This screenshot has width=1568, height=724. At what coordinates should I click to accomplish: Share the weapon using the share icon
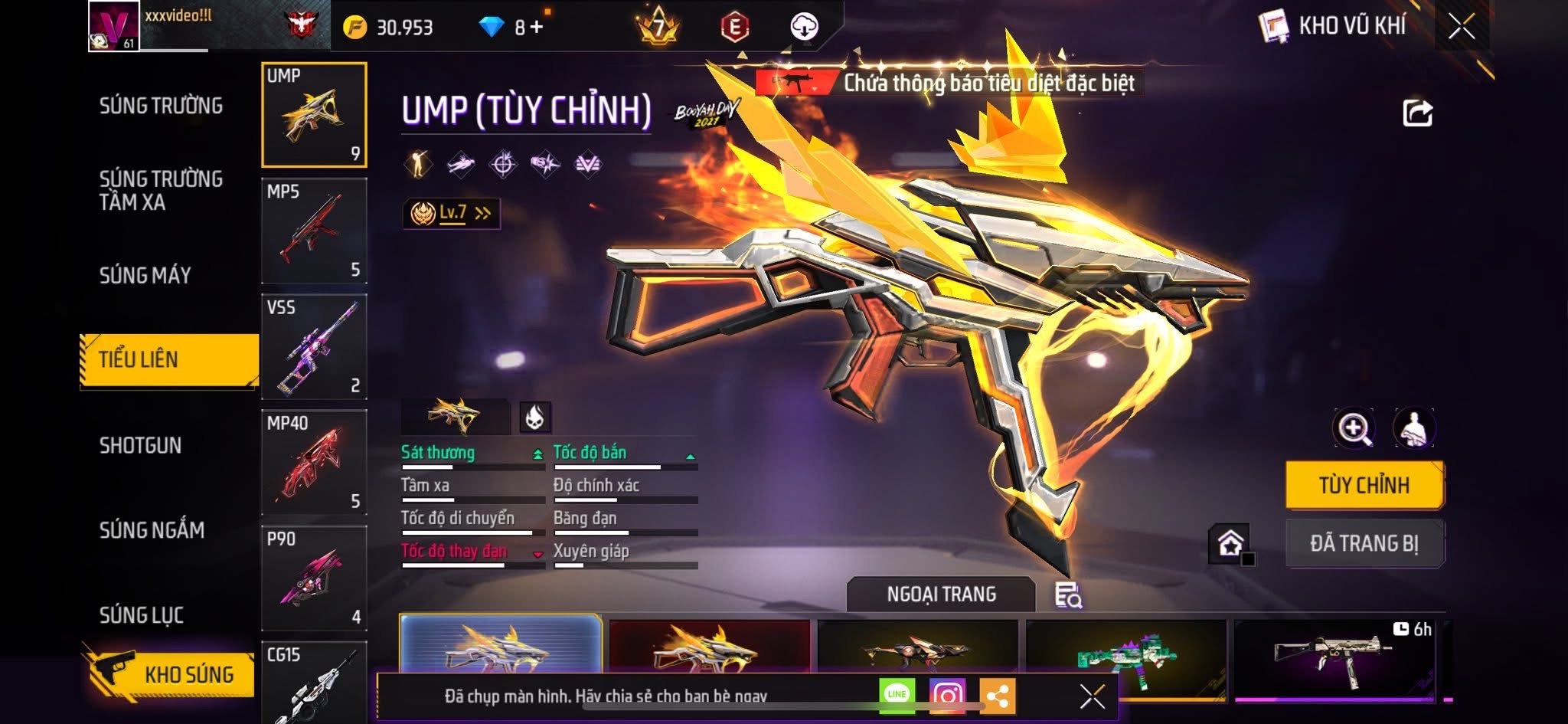click(x=1417, y=113)
